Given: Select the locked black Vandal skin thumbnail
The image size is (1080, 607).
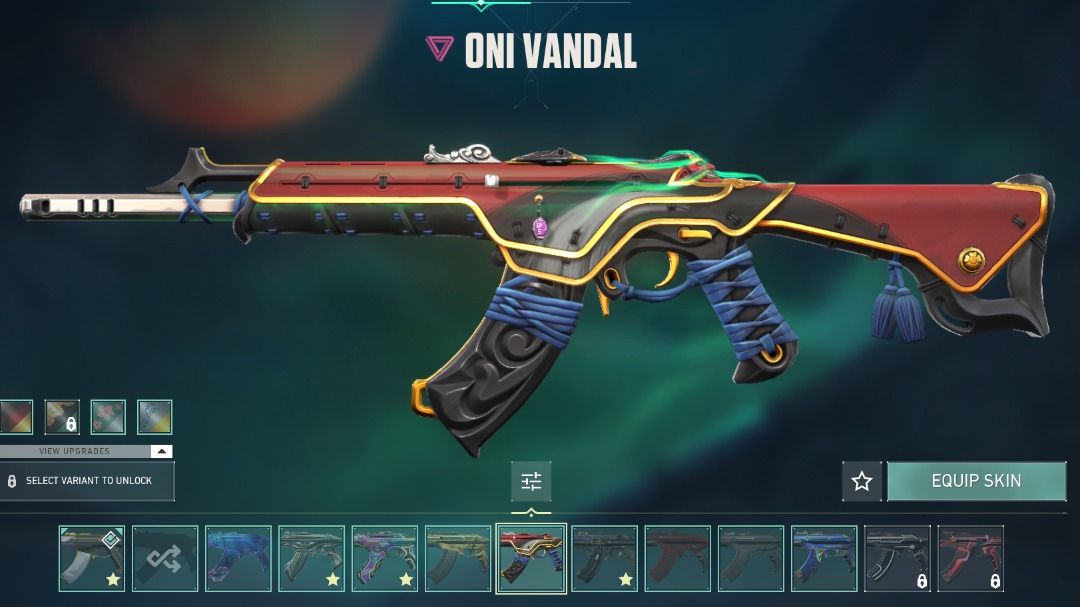Looking at the screenshot, I should pos(897,559).
